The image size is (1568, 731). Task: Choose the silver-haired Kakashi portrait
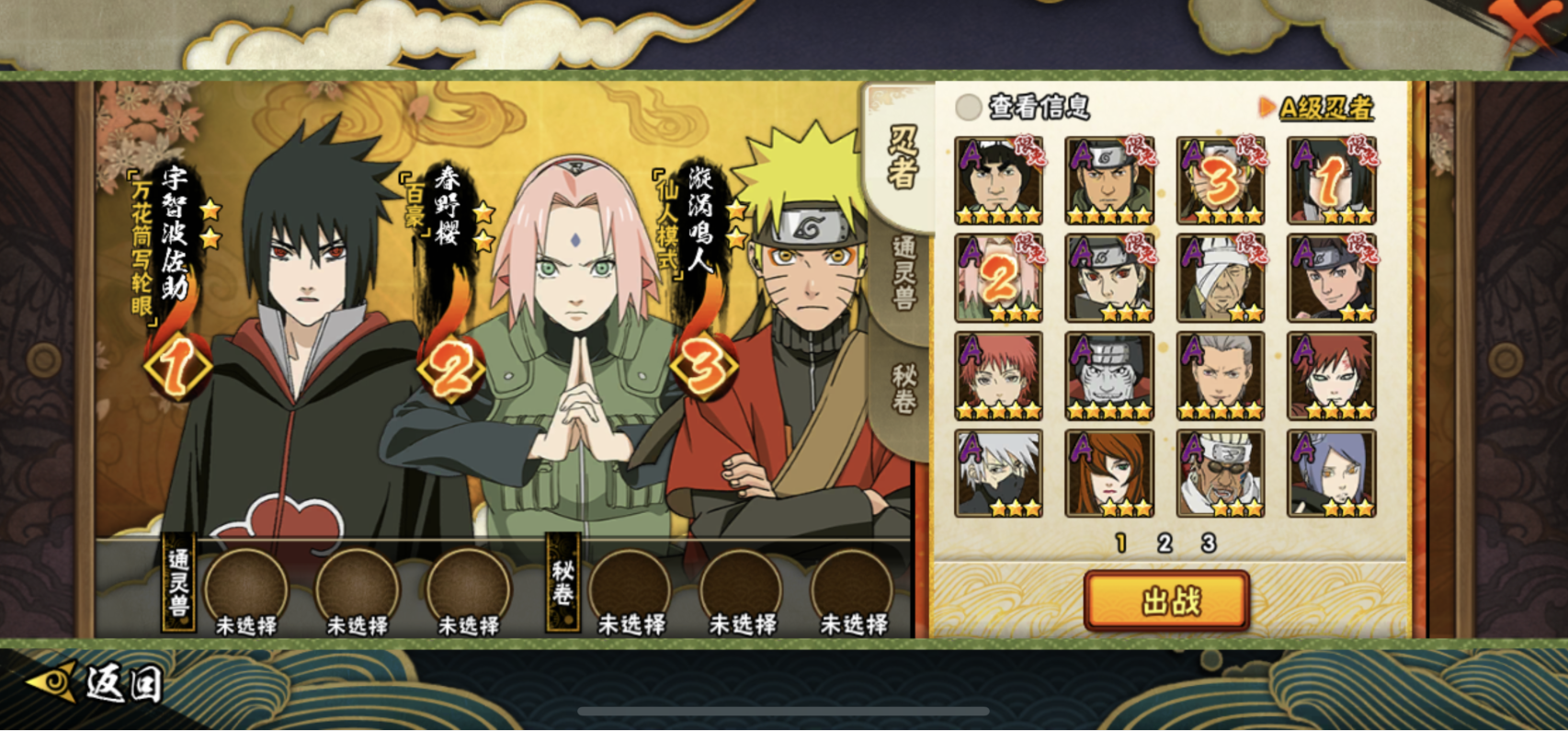[x=998, y=474]
